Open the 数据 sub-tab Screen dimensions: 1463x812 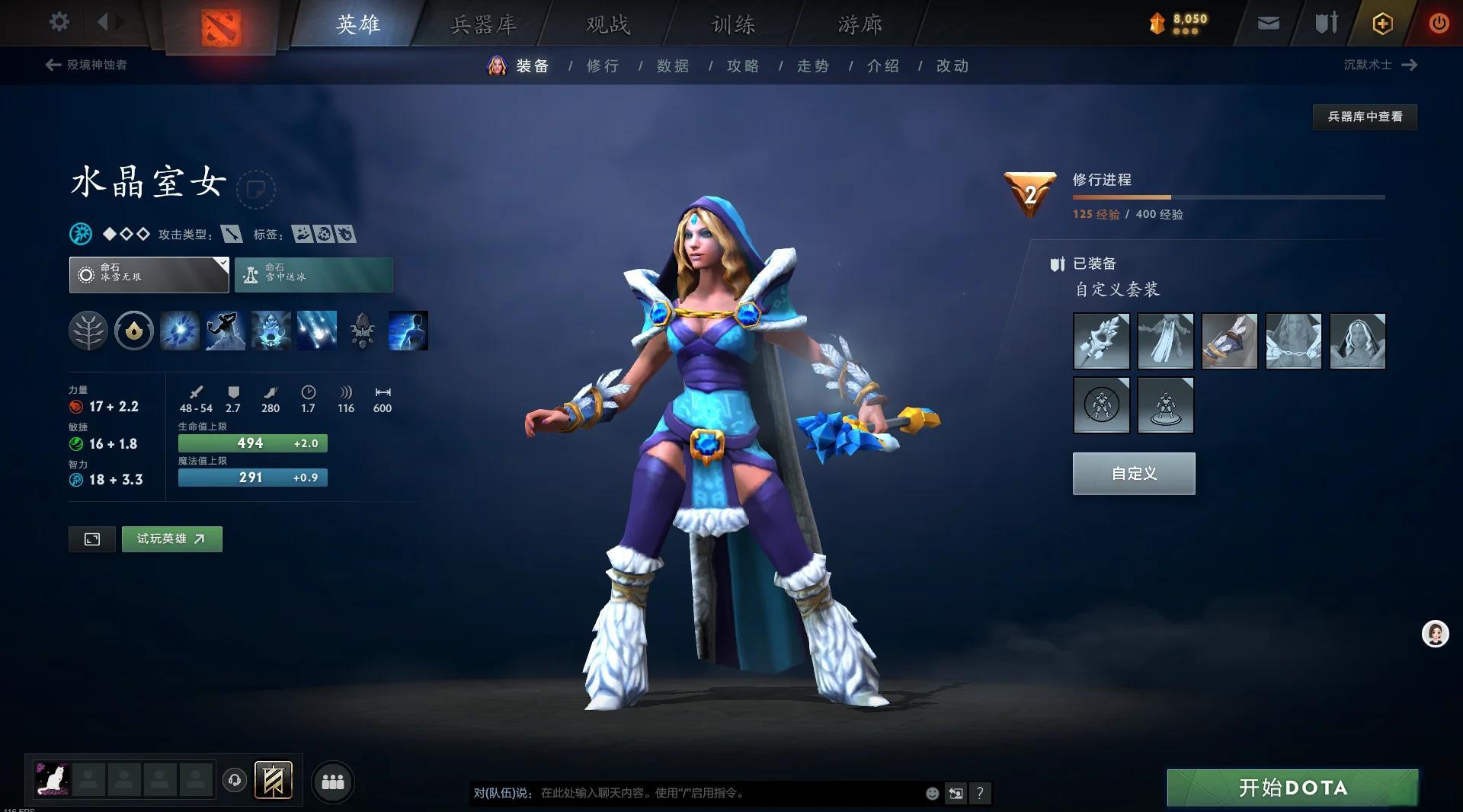[x=671, y=66]
